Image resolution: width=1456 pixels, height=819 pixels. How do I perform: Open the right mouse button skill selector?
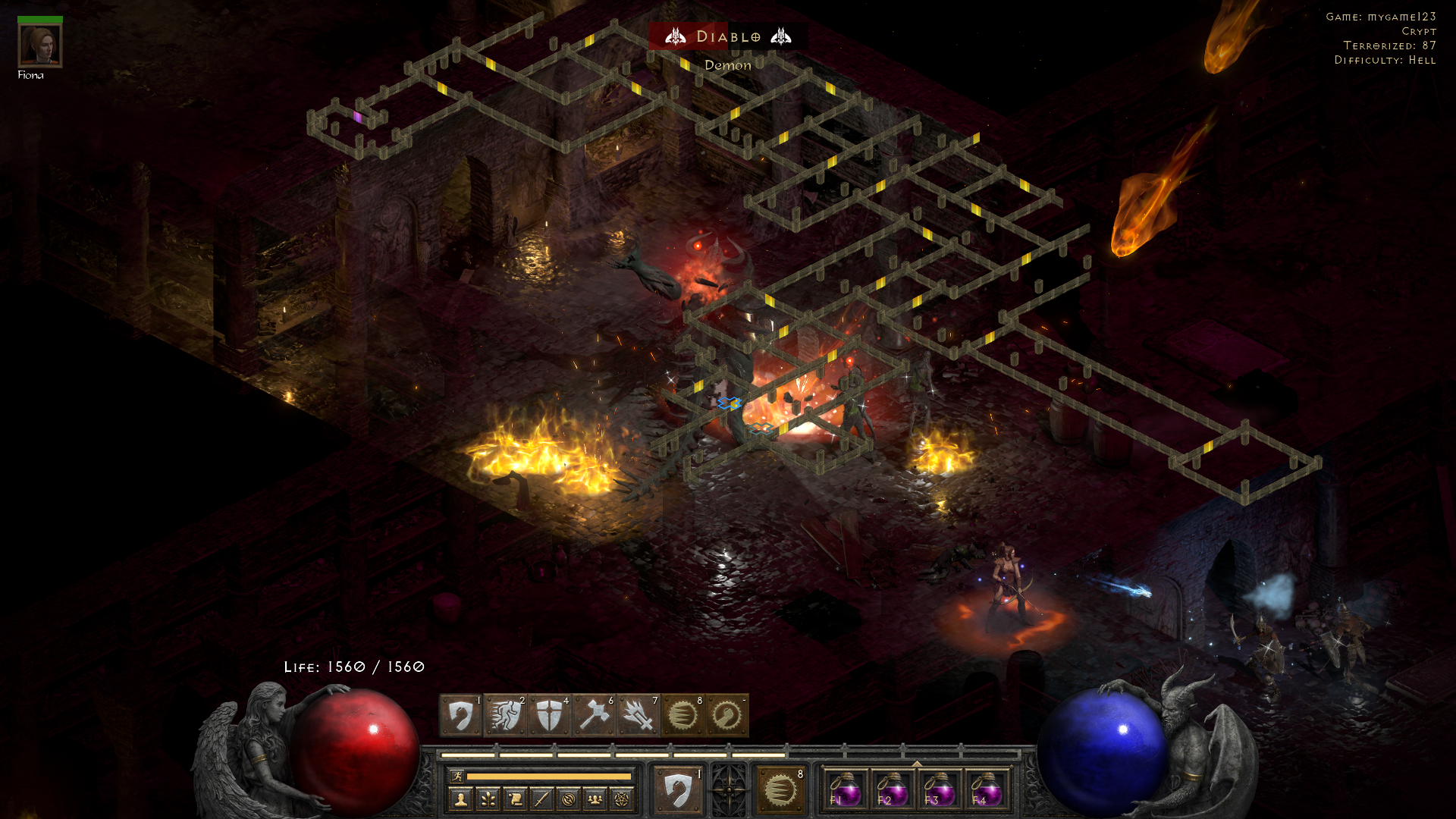tap(780, 790)
